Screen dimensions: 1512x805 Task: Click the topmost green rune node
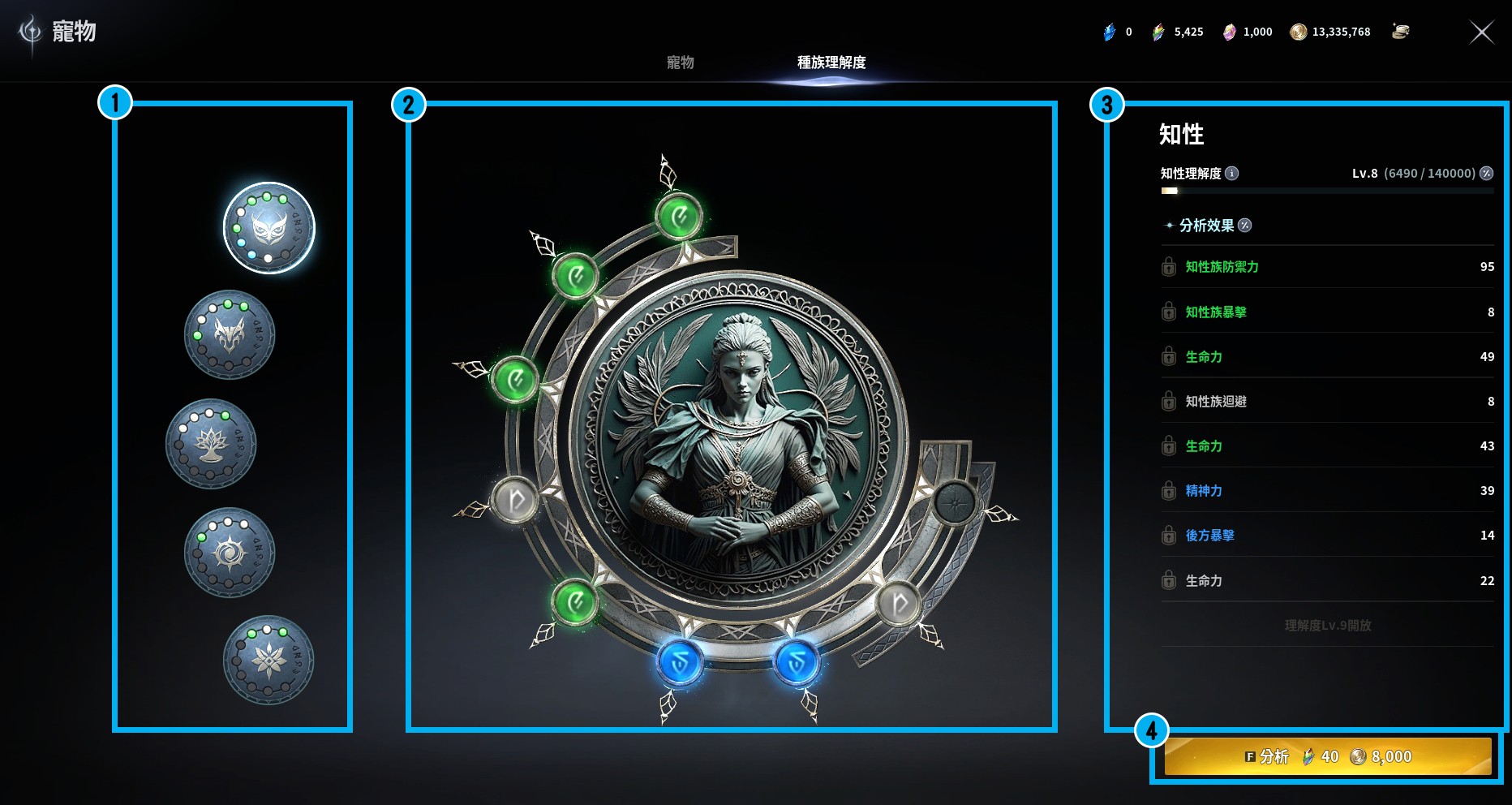point(679,216)
